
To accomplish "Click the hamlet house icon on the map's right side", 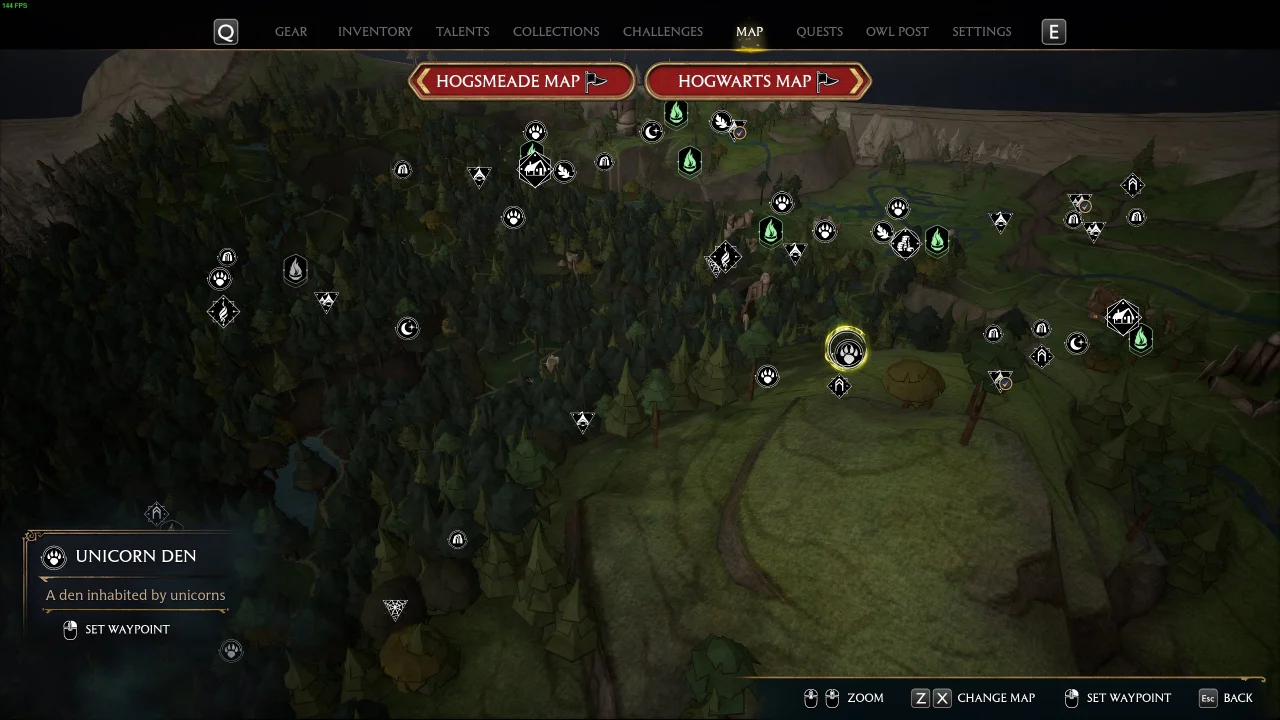I will [1123, 317].
